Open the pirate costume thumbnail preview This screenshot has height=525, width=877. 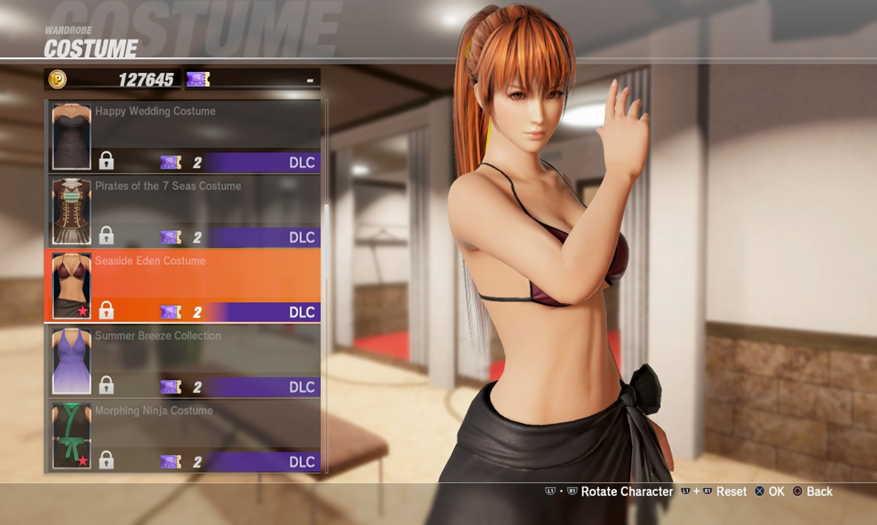[x=71, y=211]
